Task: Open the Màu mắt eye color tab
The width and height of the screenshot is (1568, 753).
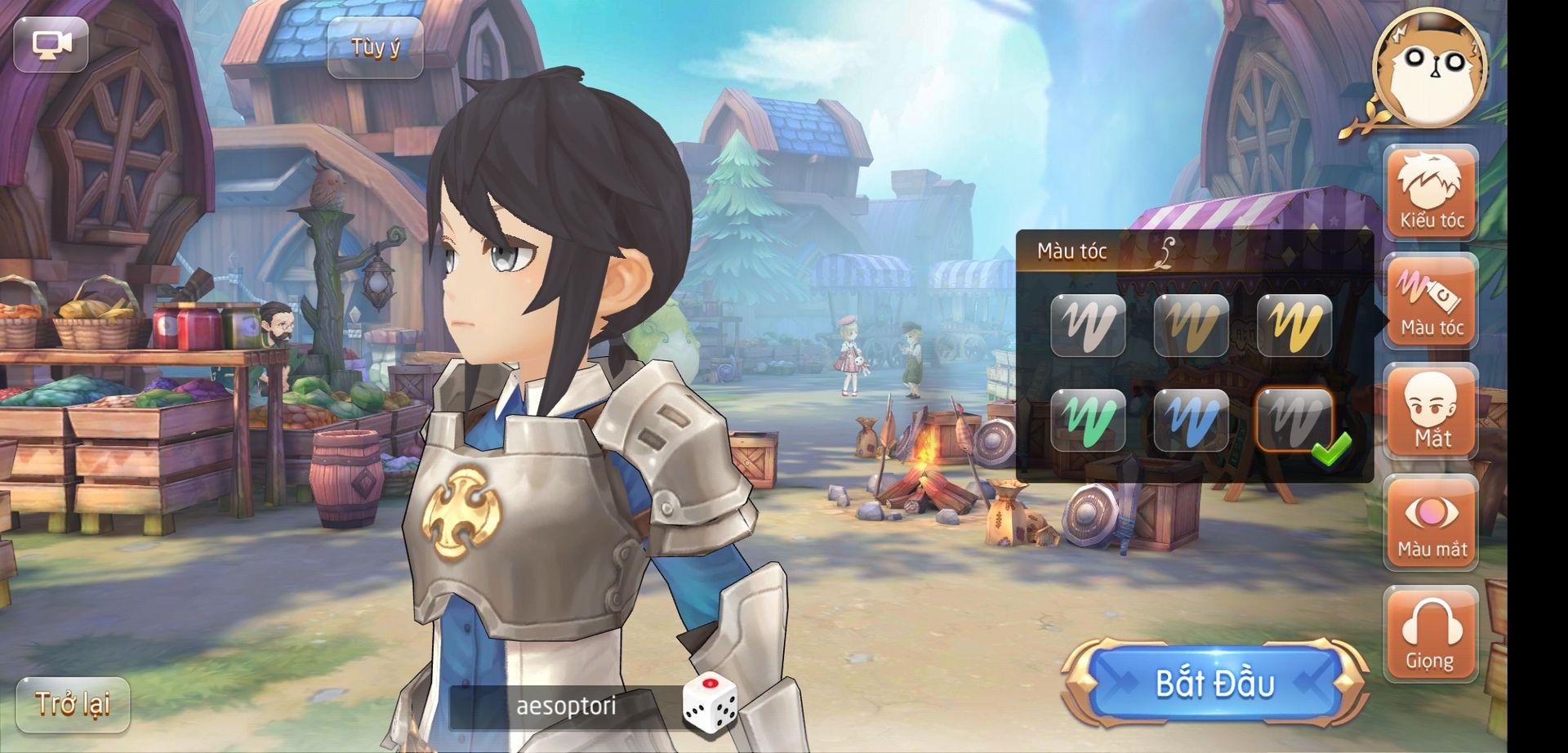Action: pos(1431,523)
